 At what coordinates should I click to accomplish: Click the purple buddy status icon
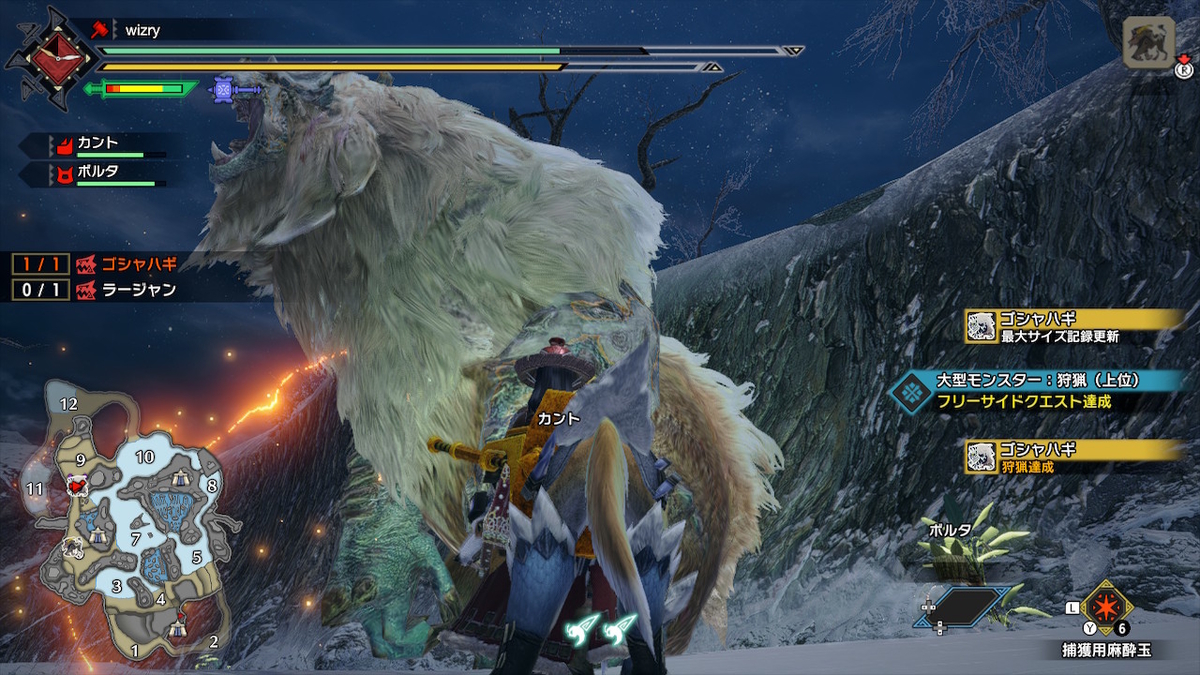224,90
